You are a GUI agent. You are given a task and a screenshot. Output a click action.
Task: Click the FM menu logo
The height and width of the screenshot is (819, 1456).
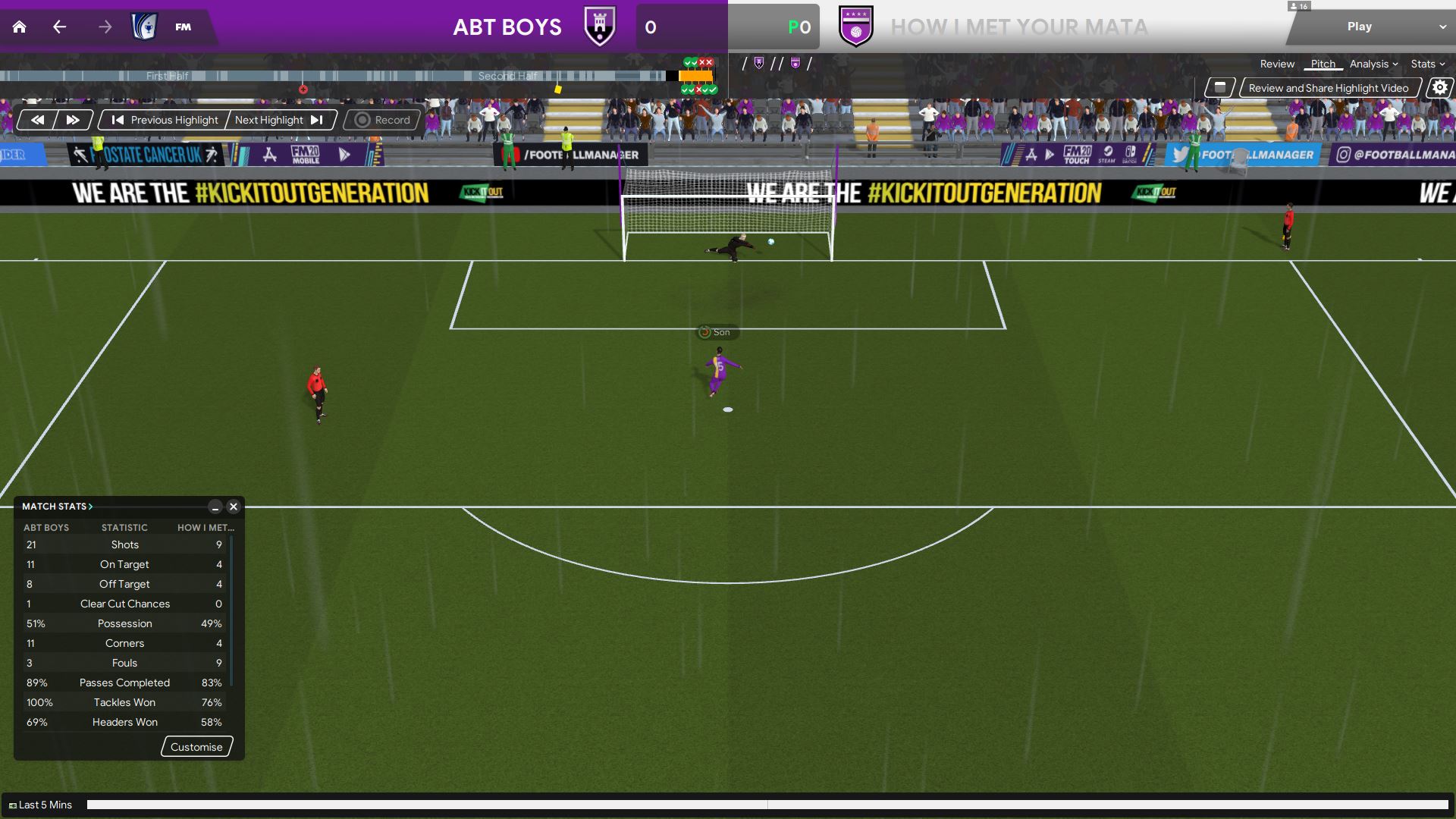[183, 27]
